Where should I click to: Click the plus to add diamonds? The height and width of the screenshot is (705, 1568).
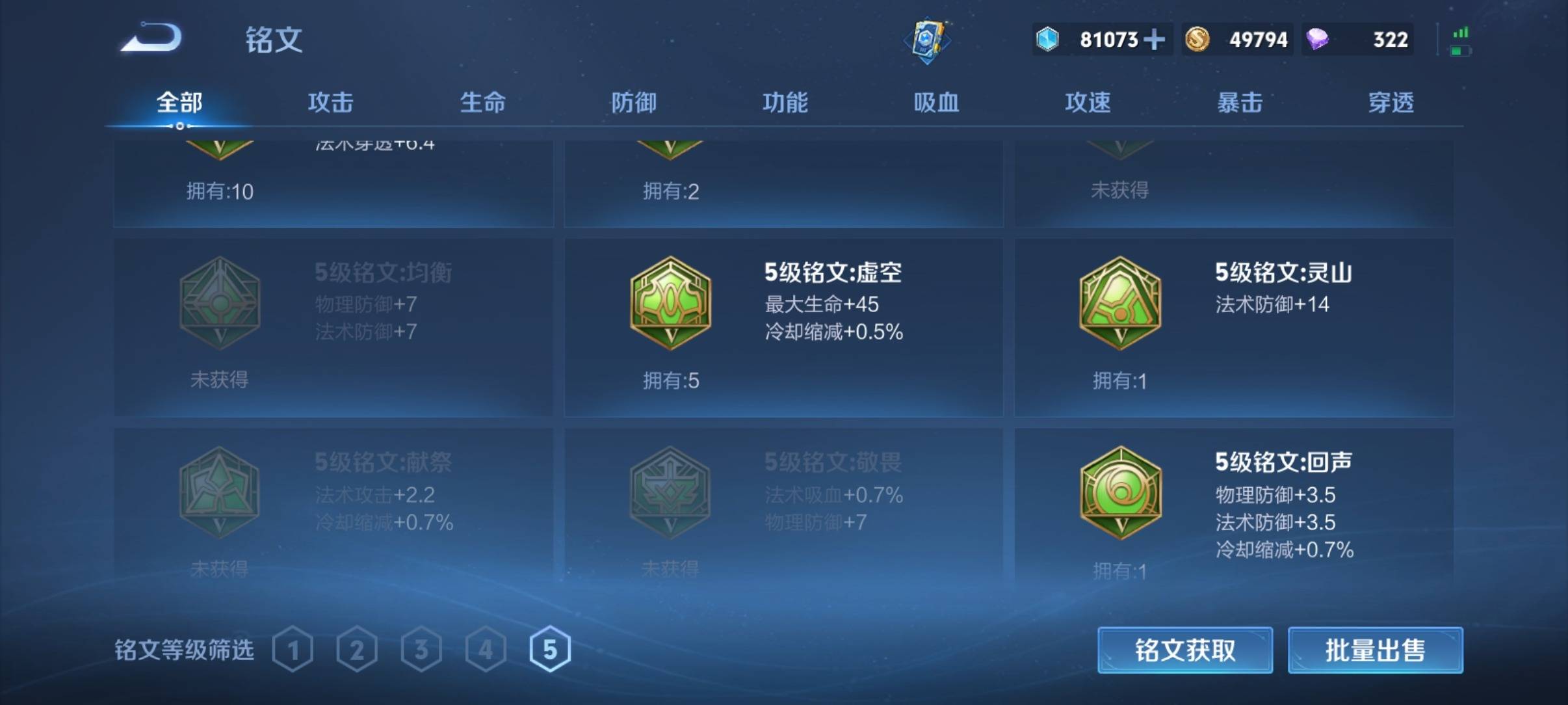point(1153,40)
